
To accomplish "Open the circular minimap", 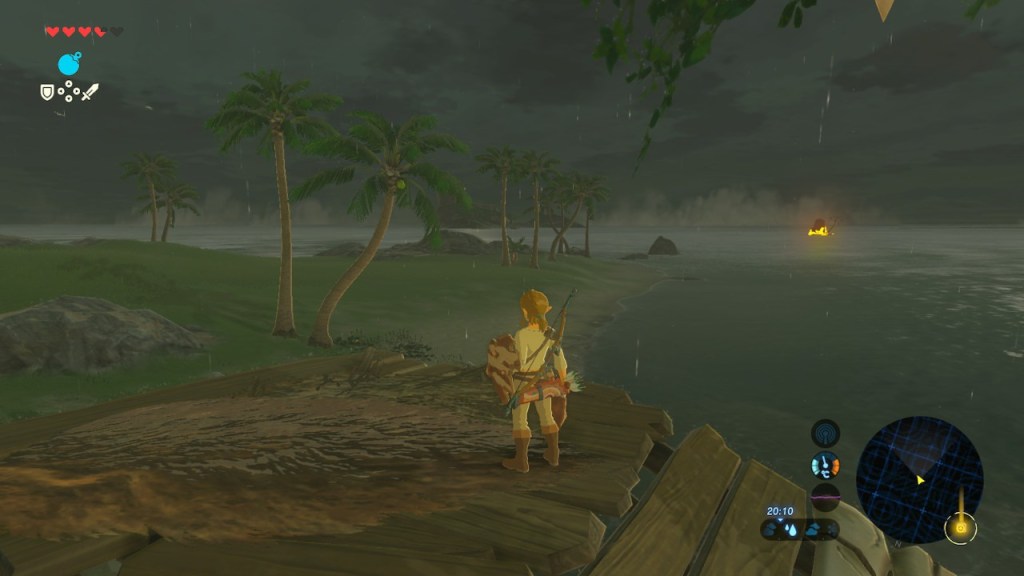I will tap(919, 479).
